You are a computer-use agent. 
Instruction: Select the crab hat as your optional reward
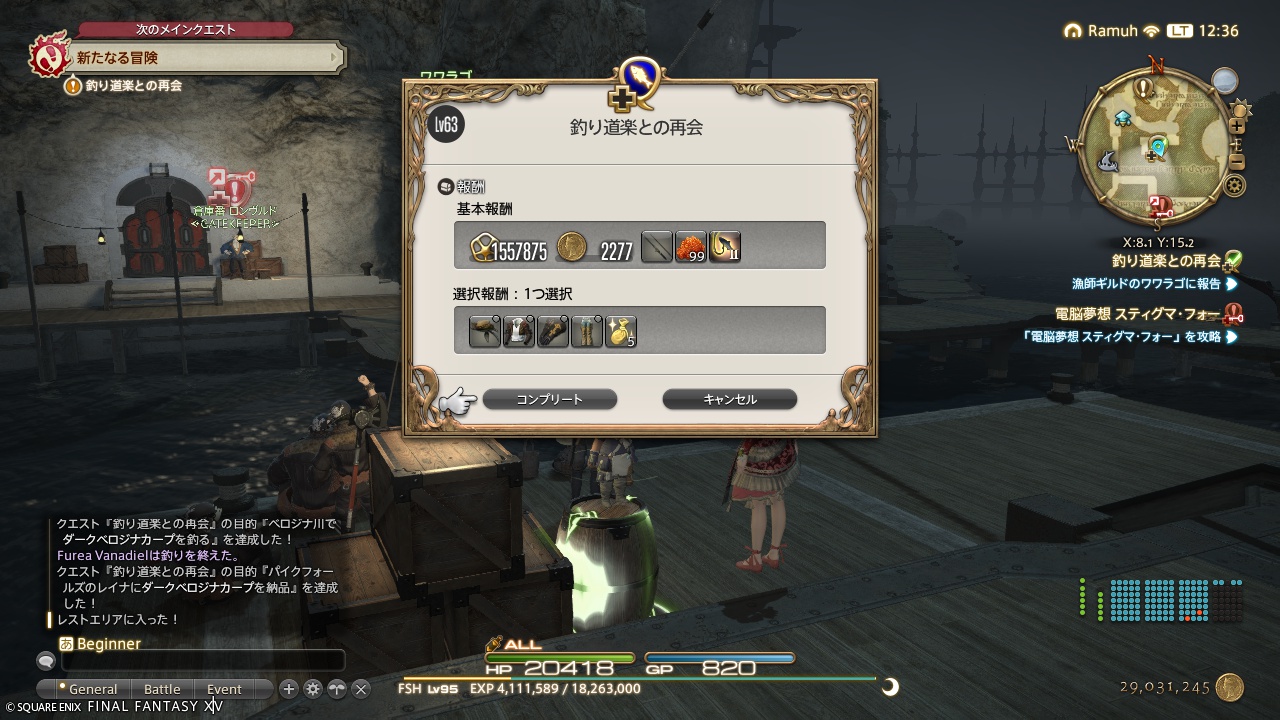coord(485,331)
